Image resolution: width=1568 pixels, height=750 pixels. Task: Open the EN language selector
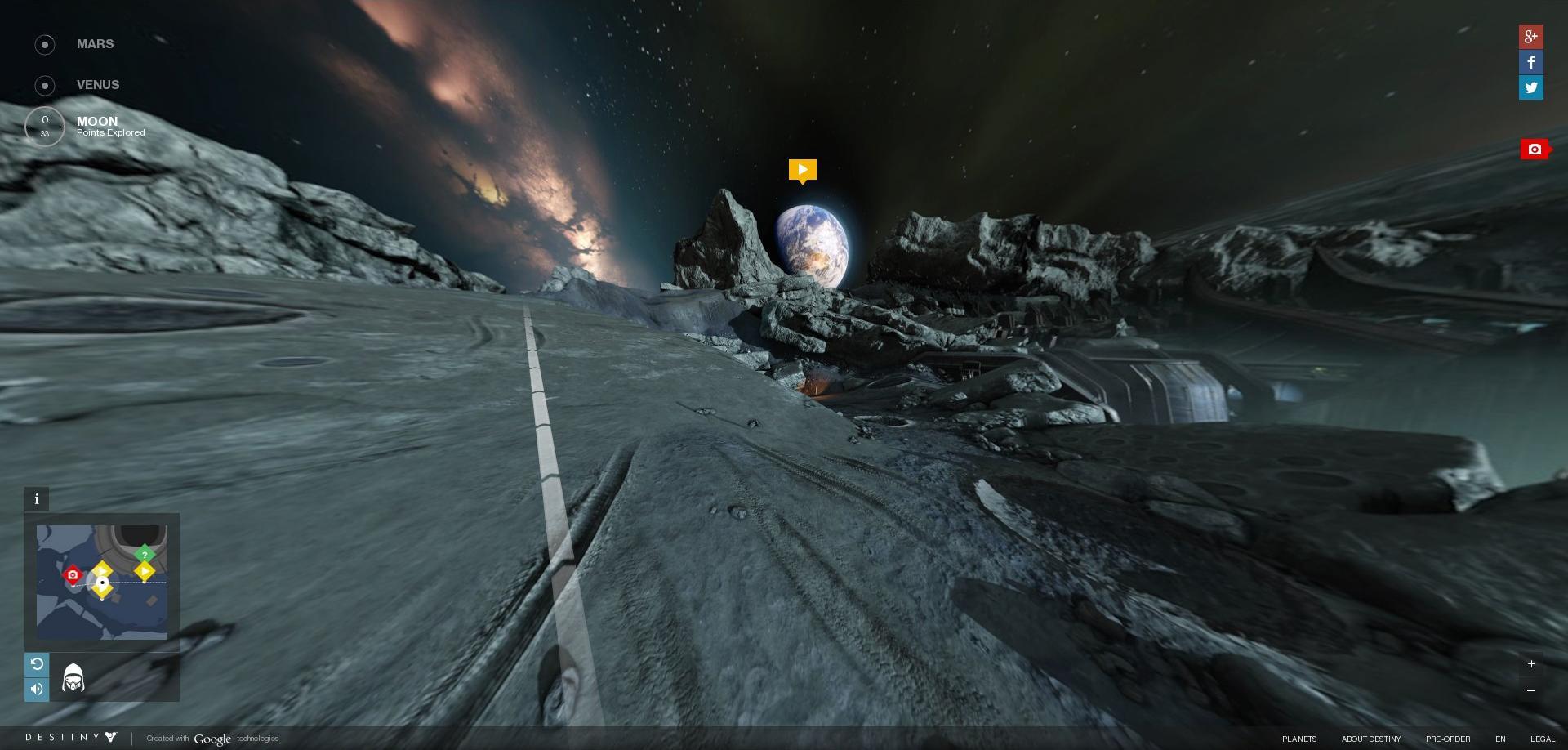[1500, 739]
